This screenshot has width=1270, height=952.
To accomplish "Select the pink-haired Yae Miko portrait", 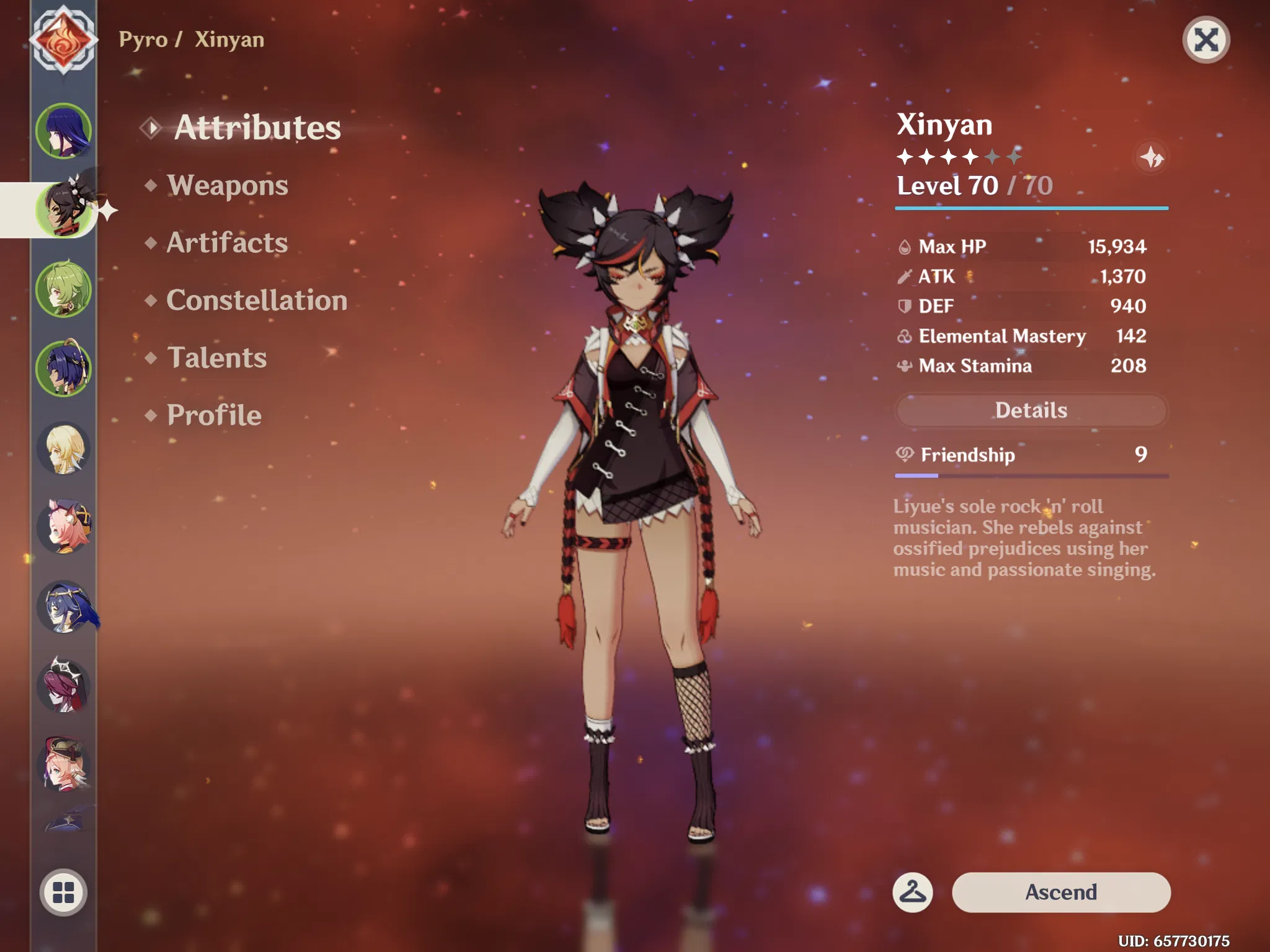I will (63, 527).
